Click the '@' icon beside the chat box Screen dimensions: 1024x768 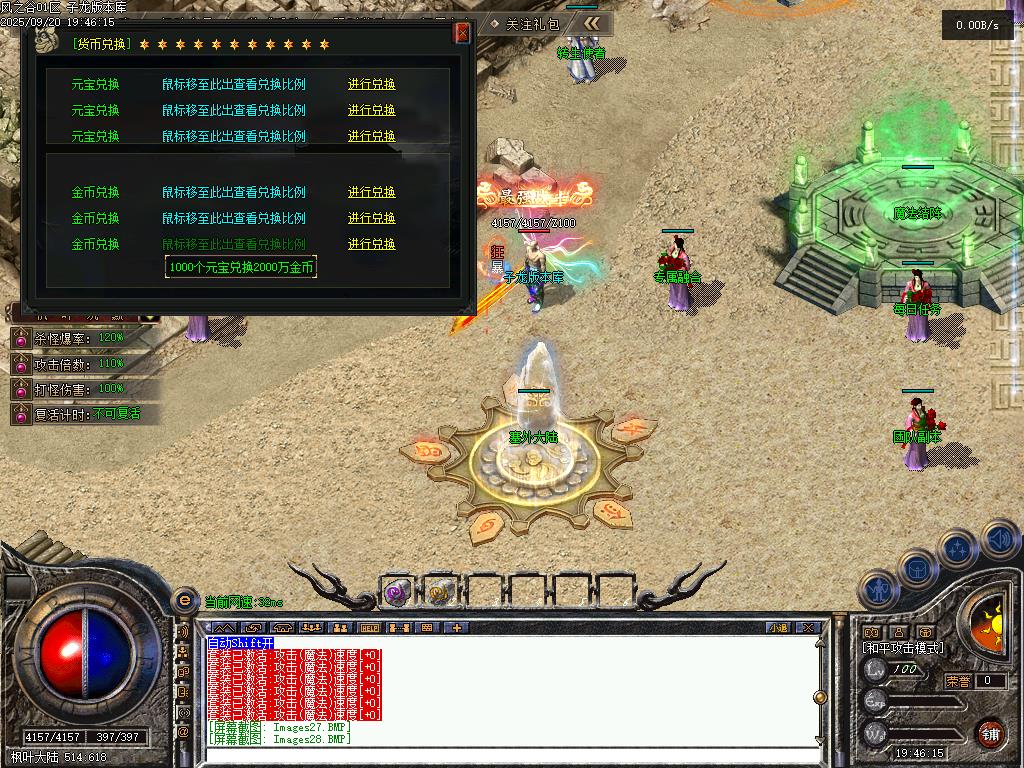(183, 731)
